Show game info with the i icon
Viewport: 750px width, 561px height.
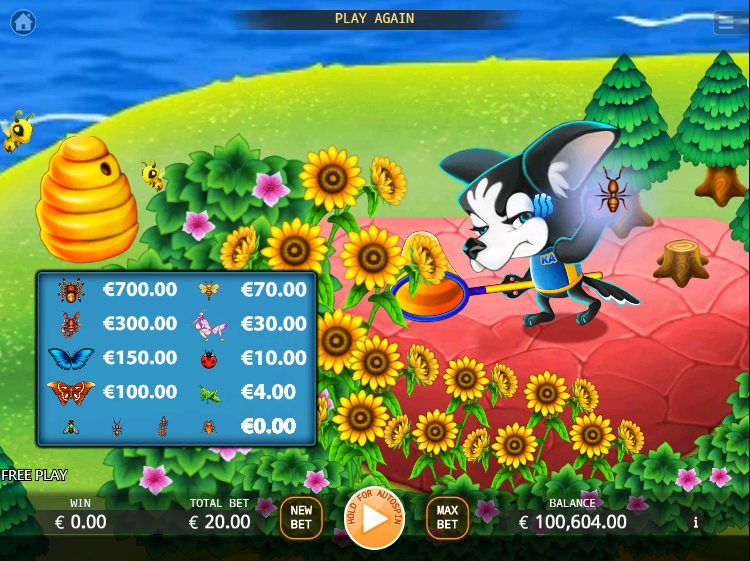point(696,522)
